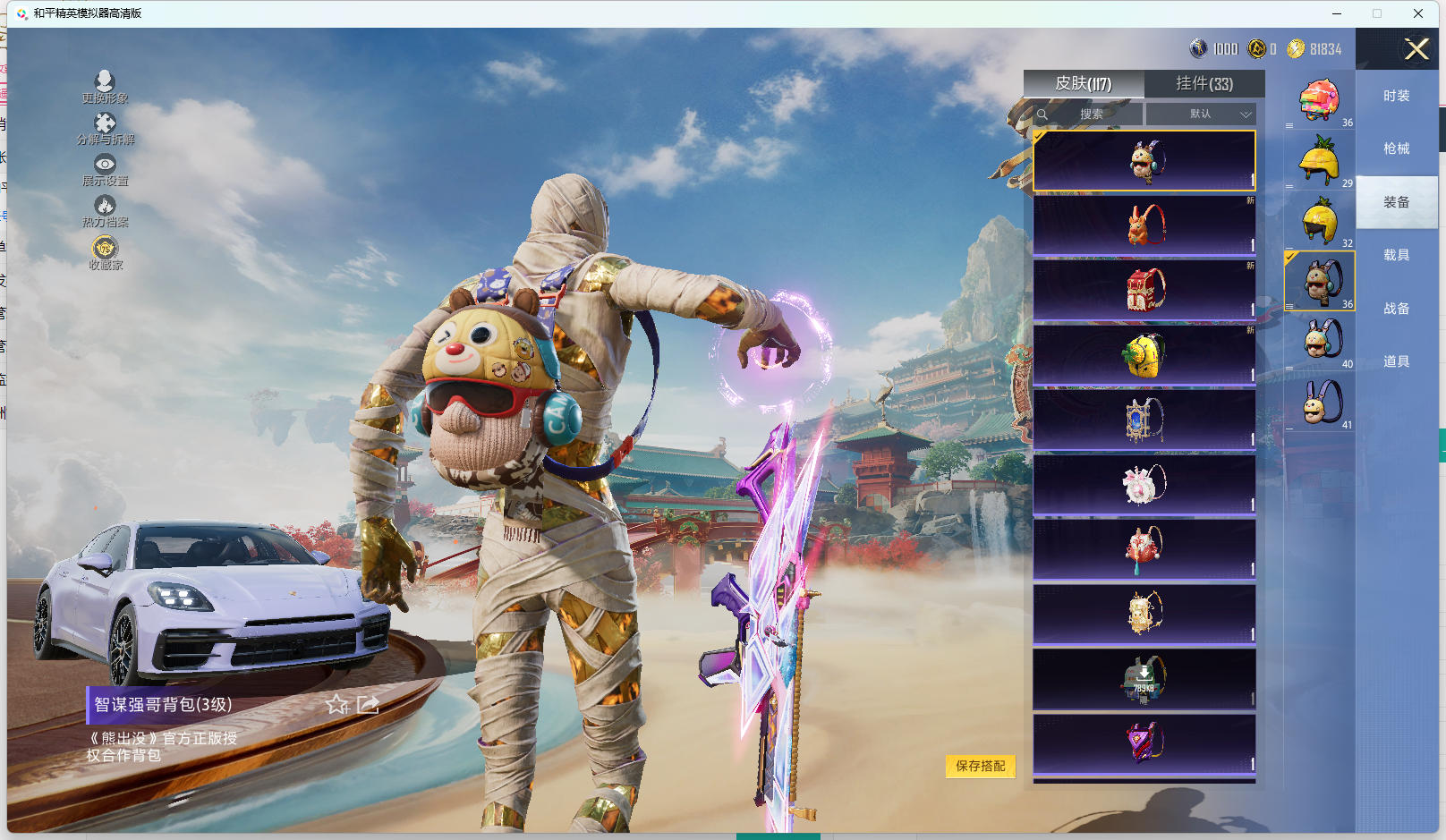
Task: Open the 收藏家 collector badge
Action: click(x=105, y=252)
